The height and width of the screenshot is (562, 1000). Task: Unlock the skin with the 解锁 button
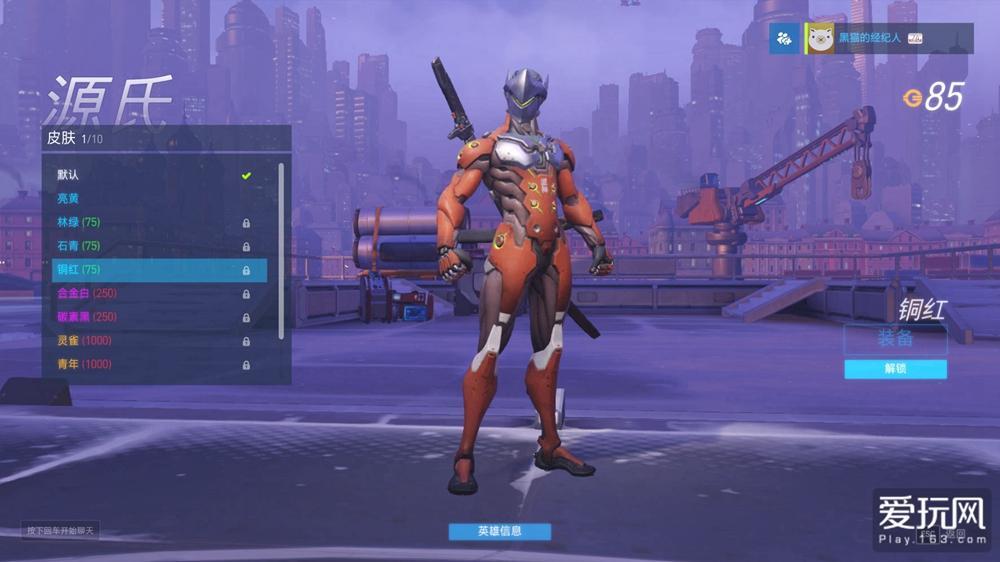coord(895,369)
